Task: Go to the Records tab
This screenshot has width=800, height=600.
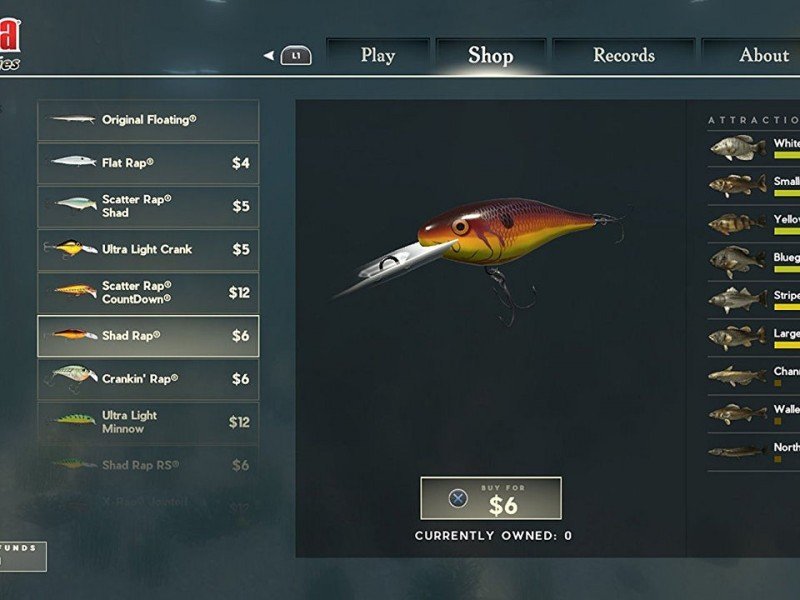Action: pyautogui.click(x=623, y=56)
